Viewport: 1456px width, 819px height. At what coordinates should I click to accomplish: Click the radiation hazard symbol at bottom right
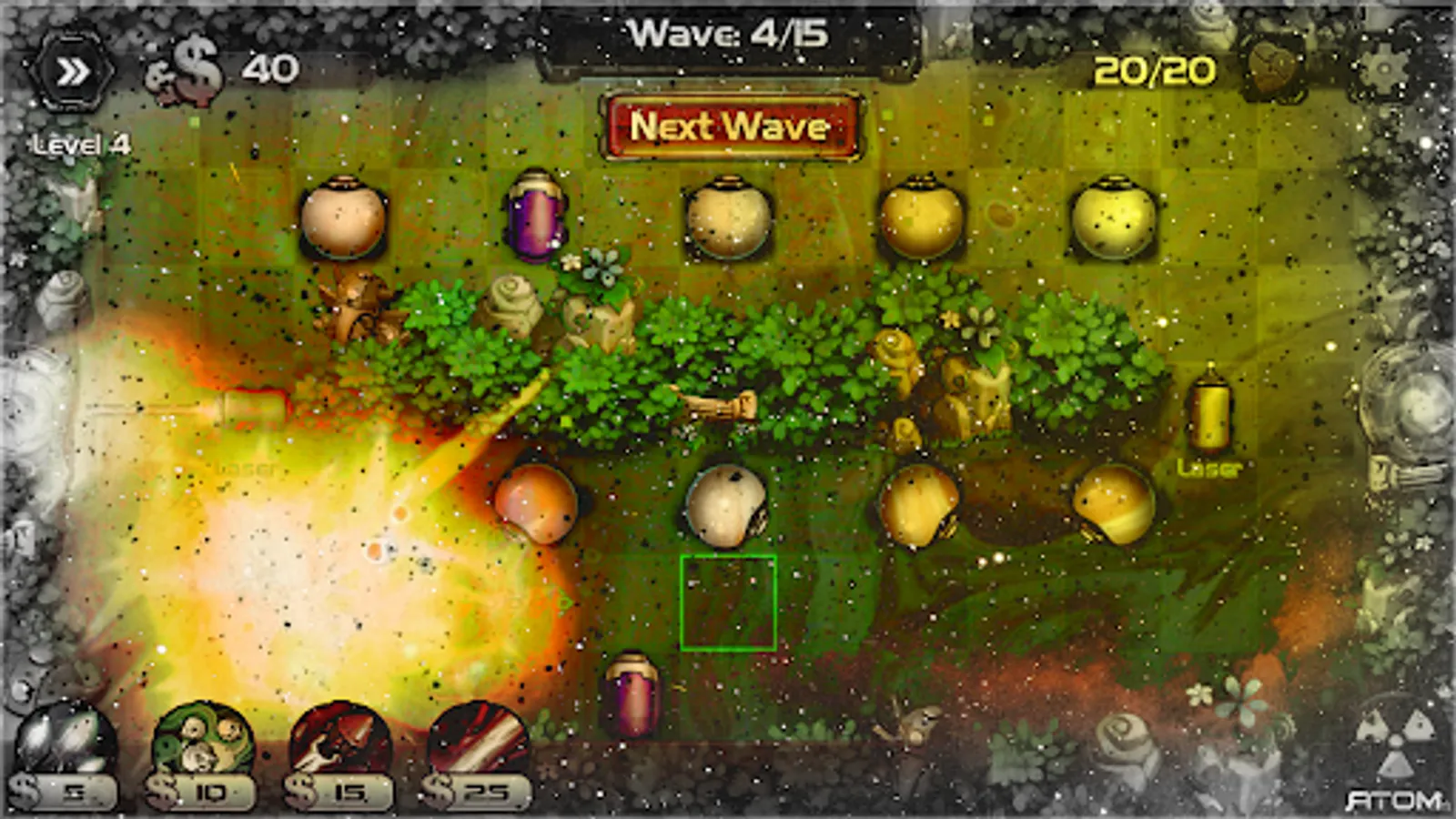[x=1392, y=737]
